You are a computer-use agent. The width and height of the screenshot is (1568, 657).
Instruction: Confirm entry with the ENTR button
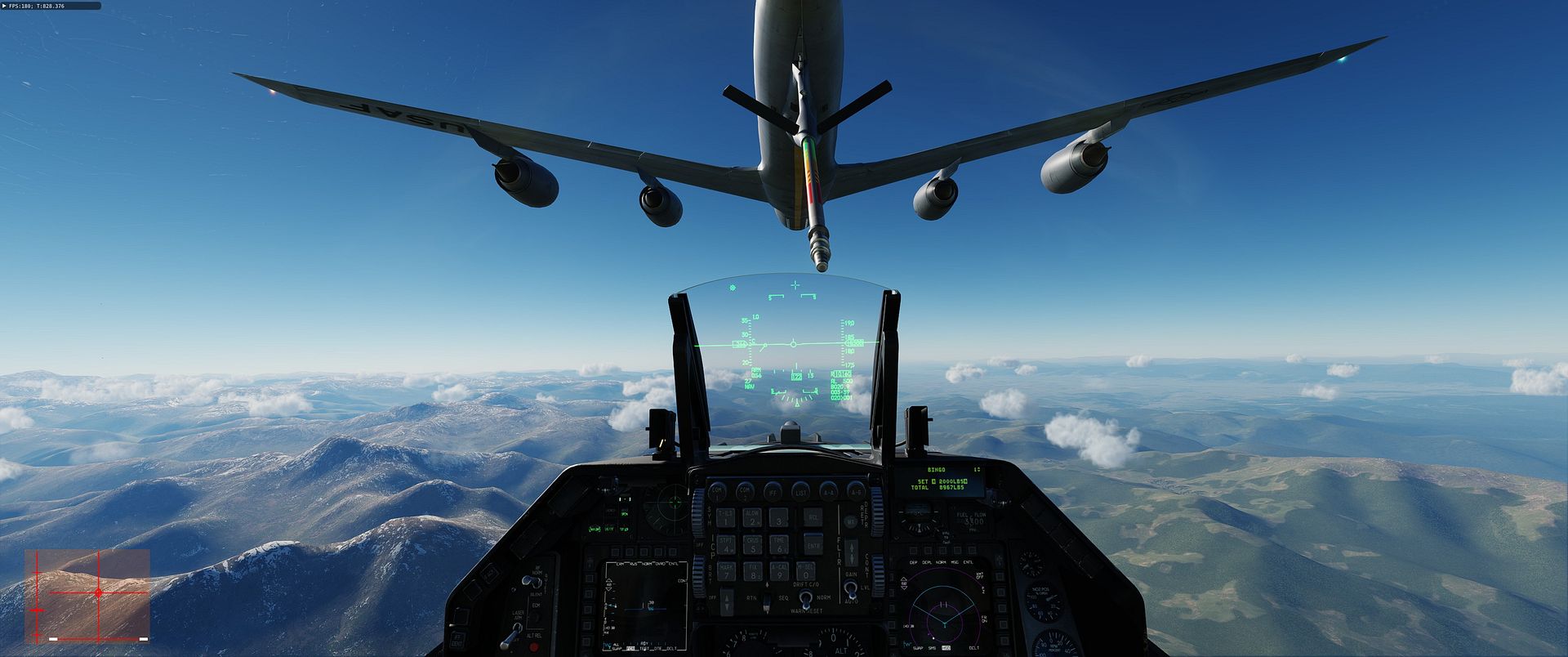point(813,544)
